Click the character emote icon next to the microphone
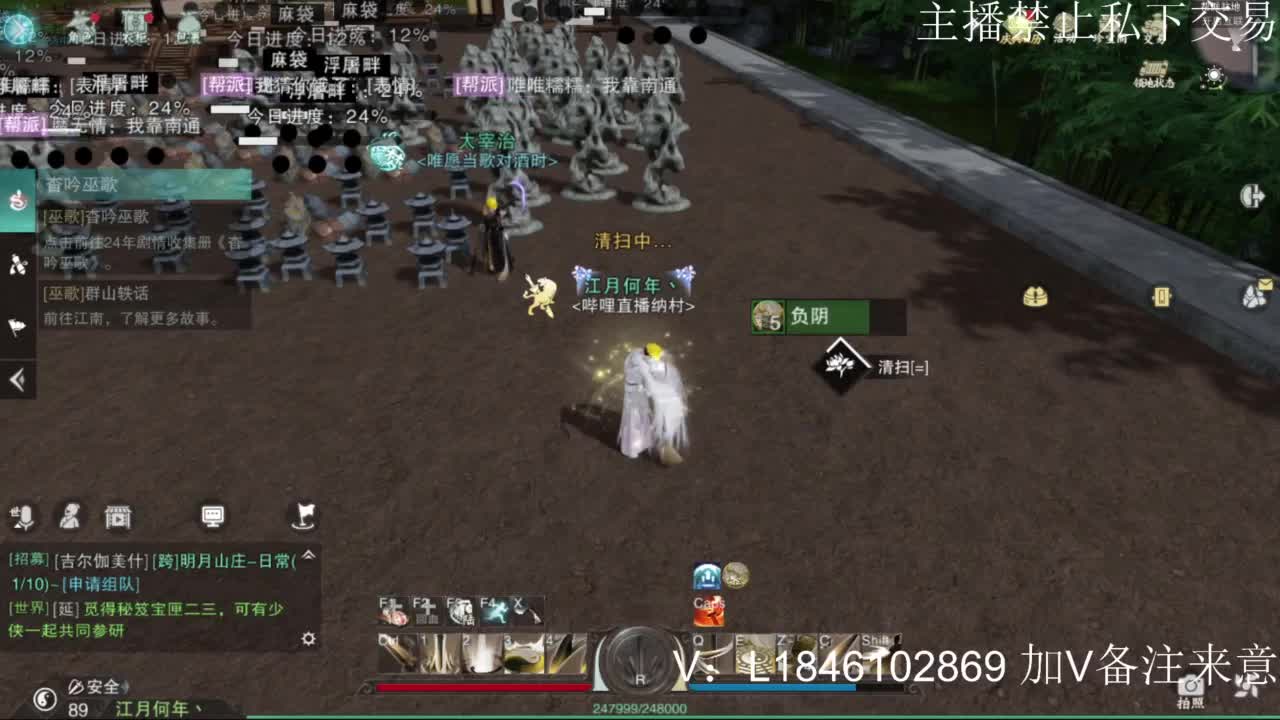Viewport: 1280px width, 720px height. [68, 517]
